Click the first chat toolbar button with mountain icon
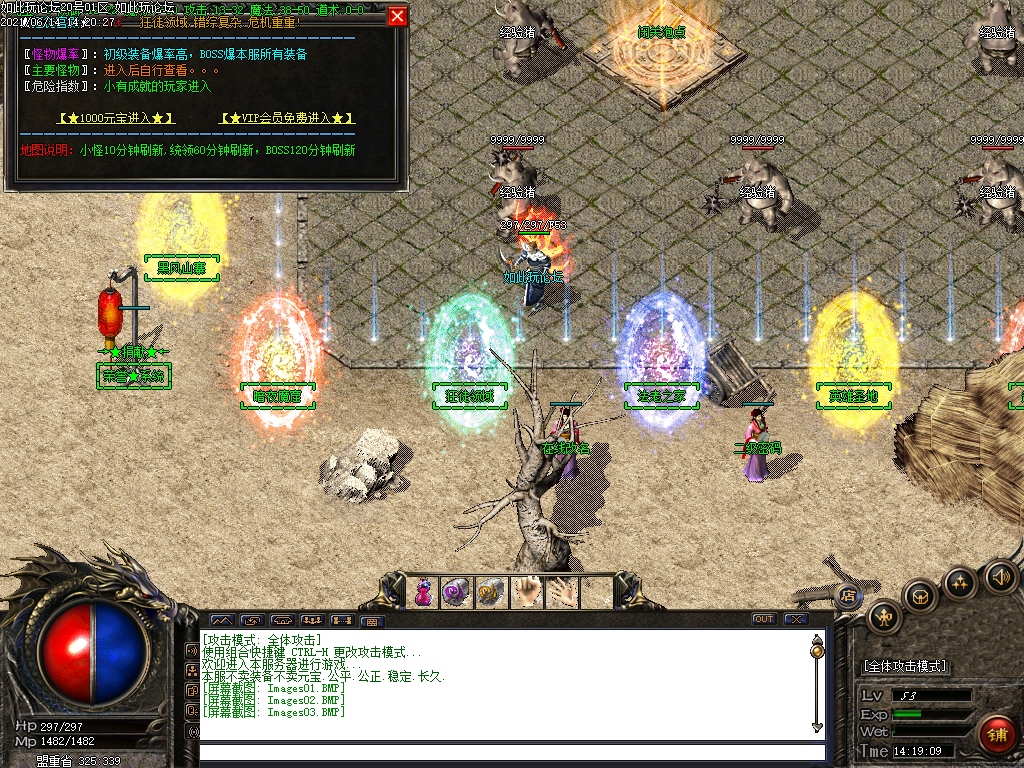The width and height of the screenshot is (1024, 768). point(221,620)
